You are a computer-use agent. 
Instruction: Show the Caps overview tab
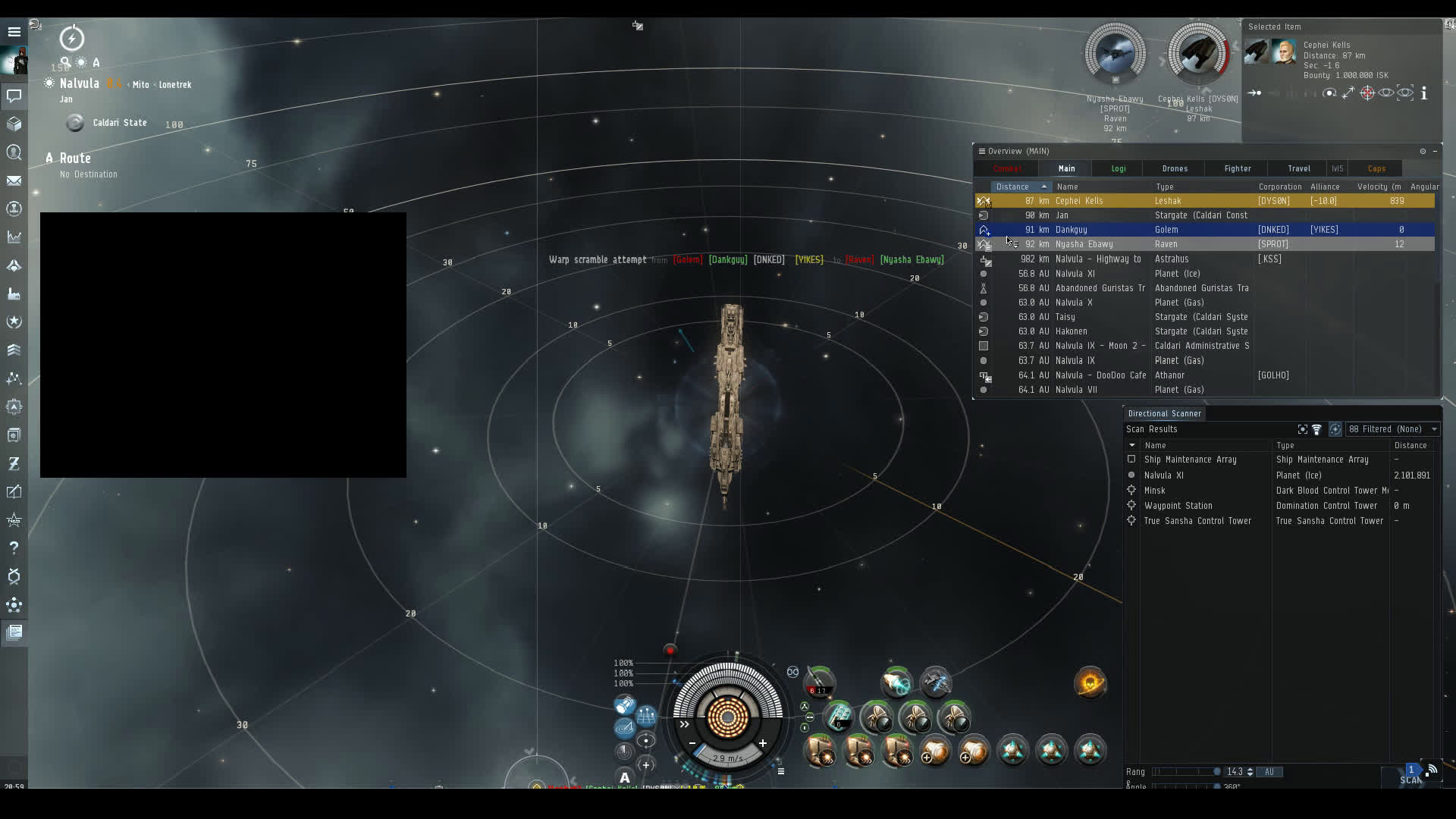1376,168
